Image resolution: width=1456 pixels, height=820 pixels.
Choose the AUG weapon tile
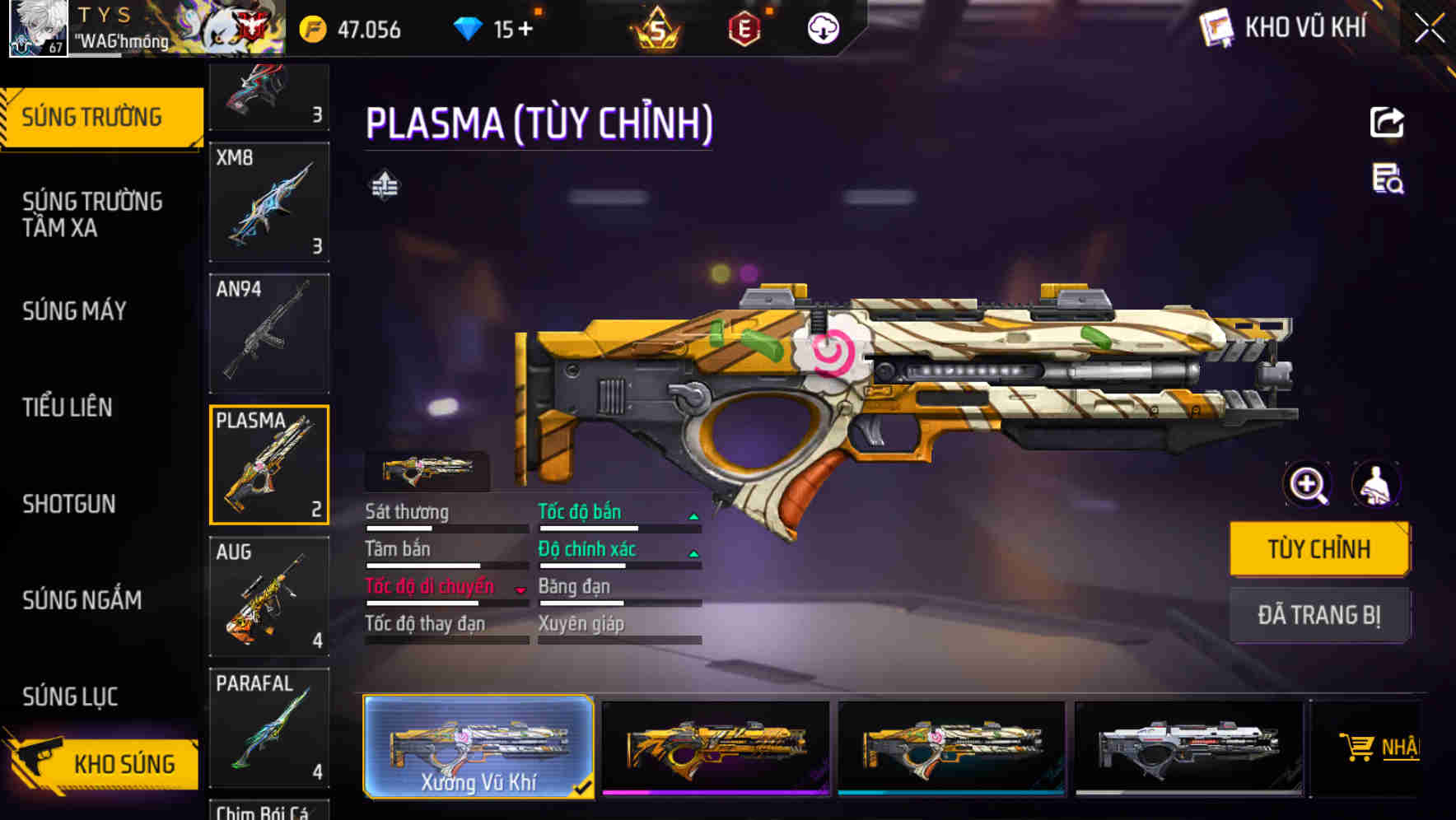269,597
